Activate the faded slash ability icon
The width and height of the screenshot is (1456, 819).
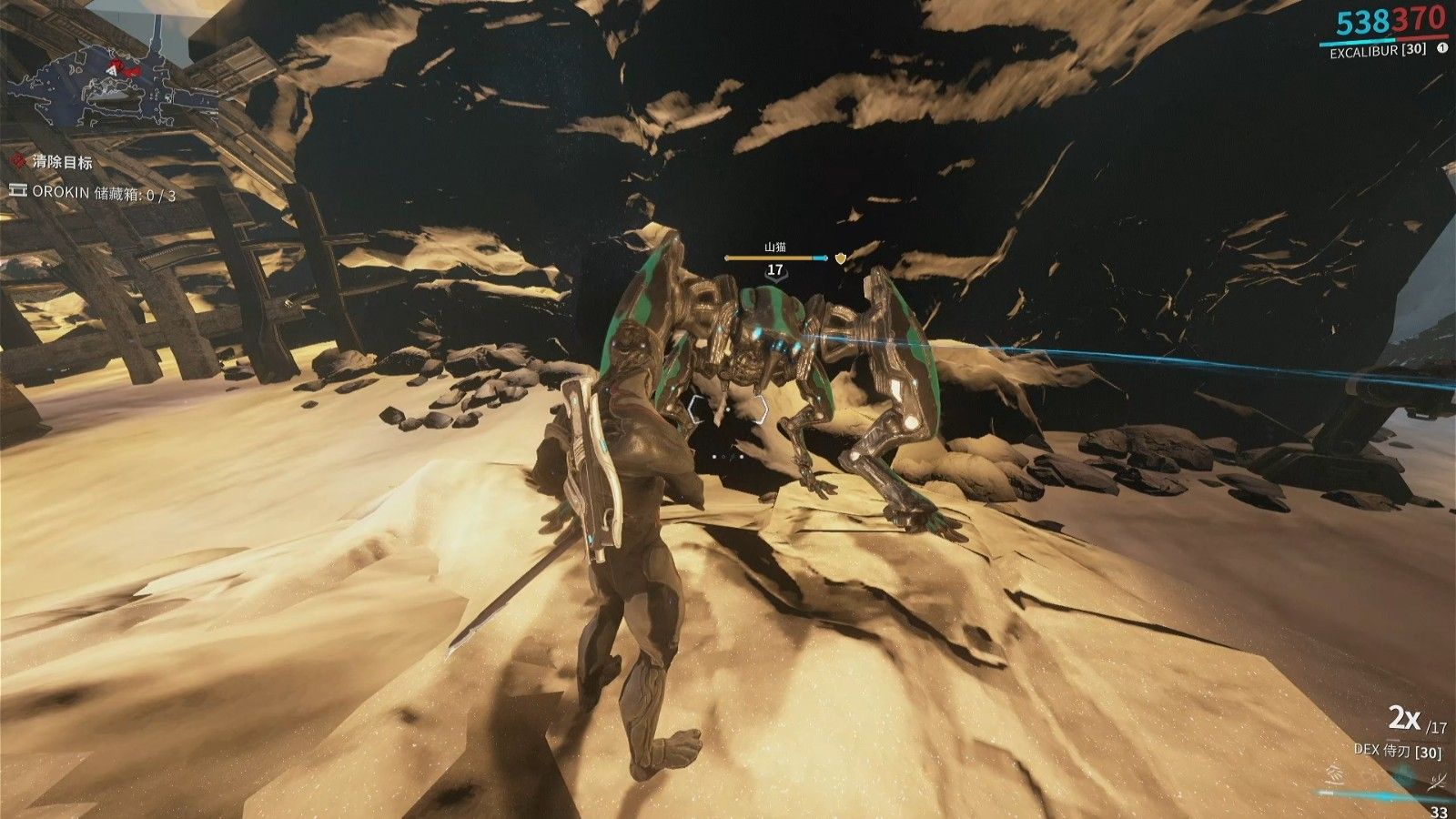click(x=1333, y=776)
